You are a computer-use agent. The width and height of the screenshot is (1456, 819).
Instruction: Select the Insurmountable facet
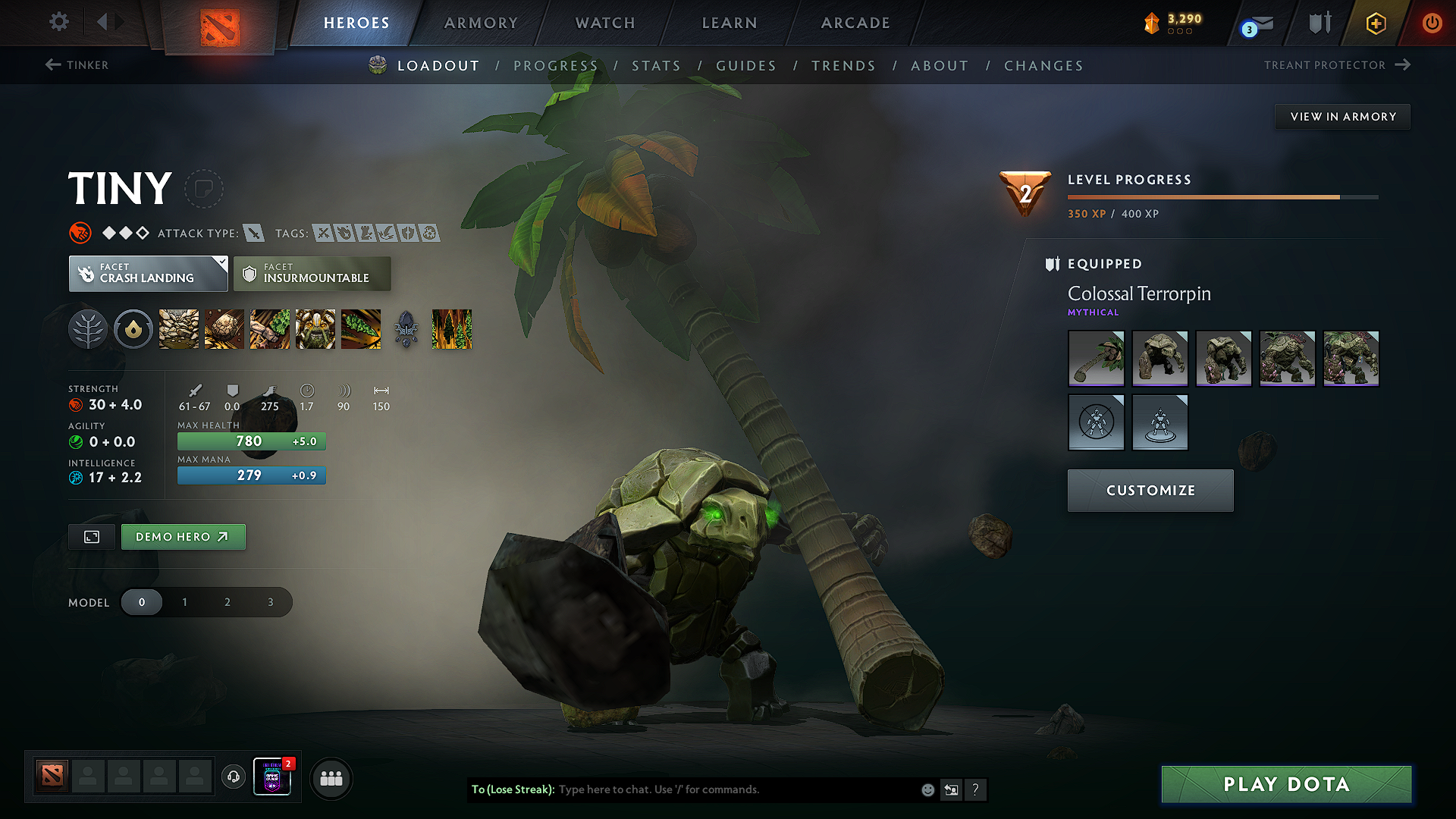[312, 274]
